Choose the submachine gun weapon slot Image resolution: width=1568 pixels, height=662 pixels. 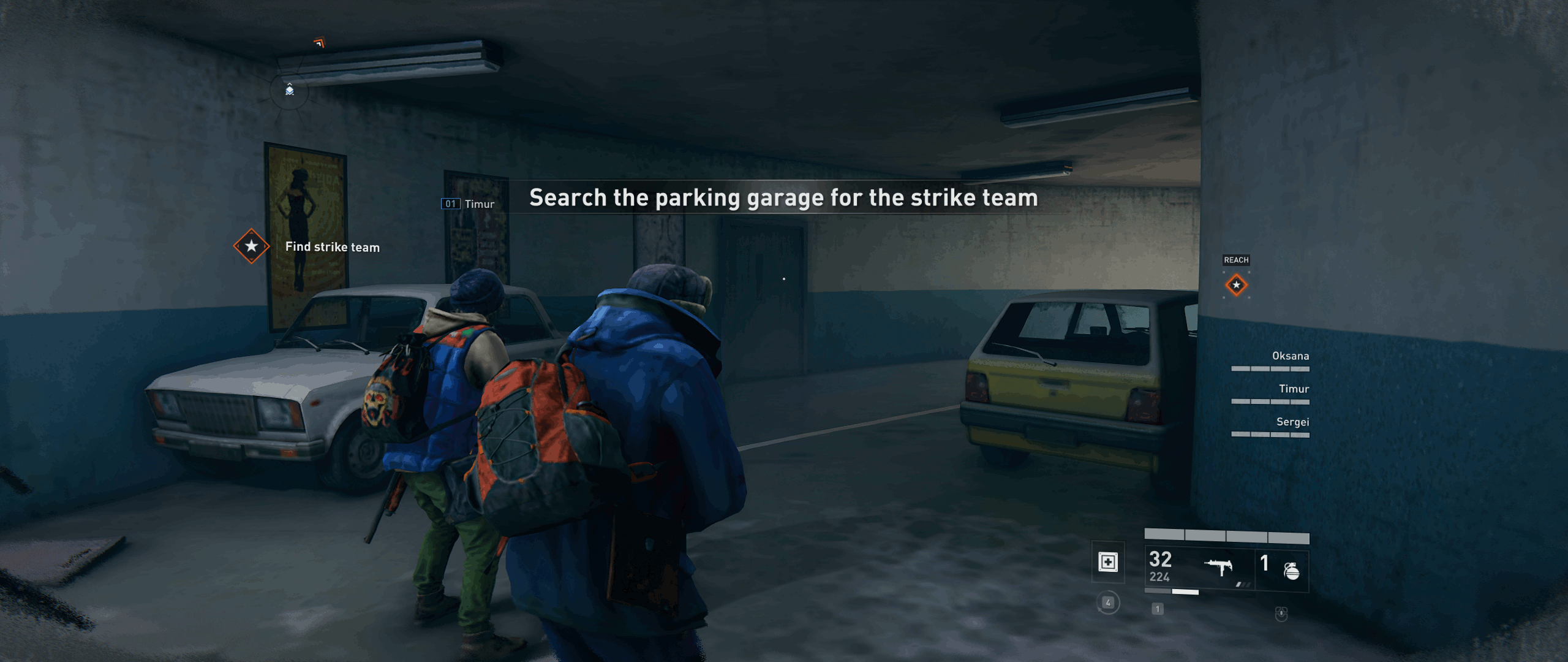click(x=1218, y=568)
